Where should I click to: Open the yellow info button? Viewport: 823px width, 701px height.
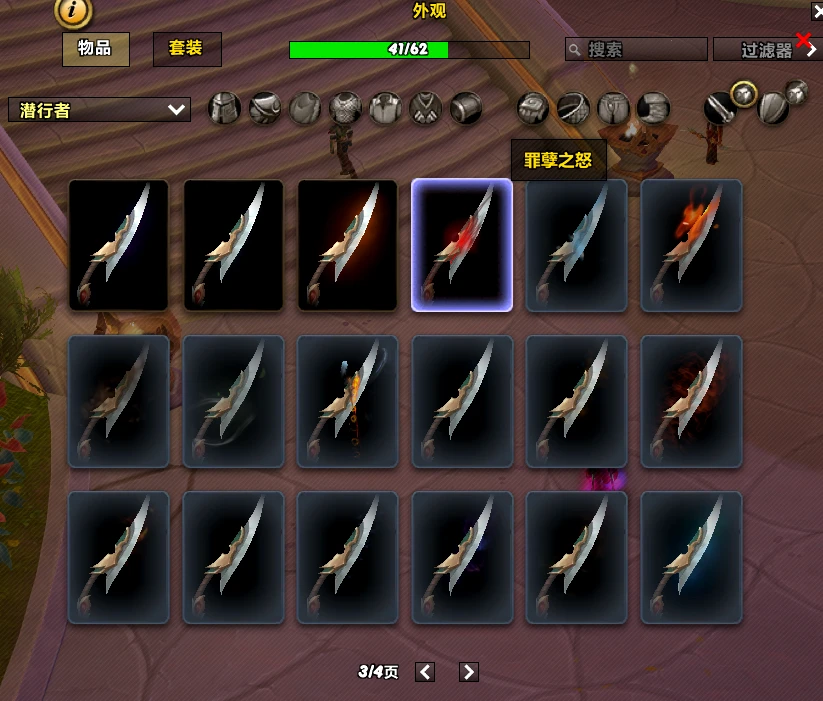[x=74, y=12]
